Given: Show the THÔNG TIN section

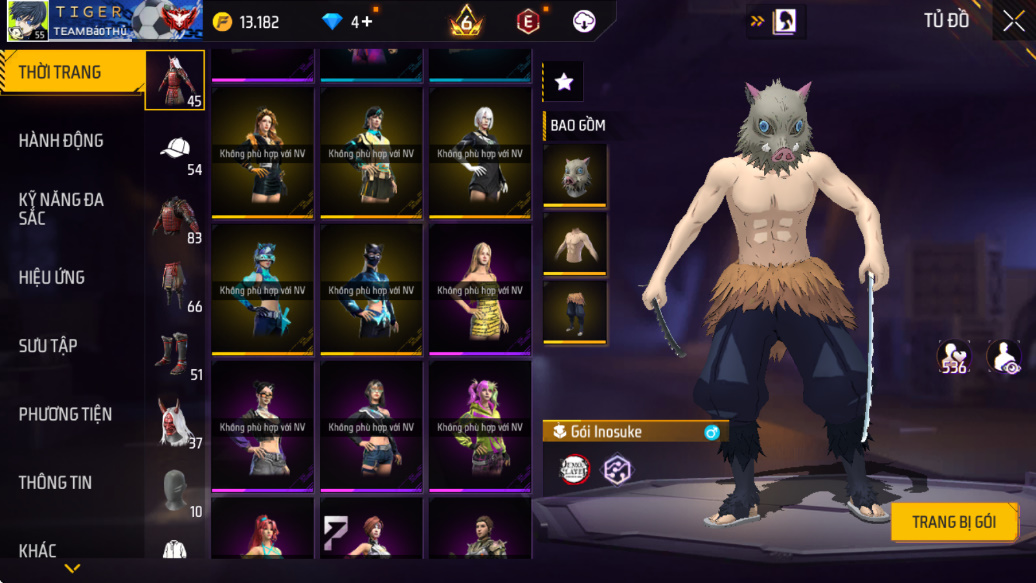Looking at the screenshot, I should pos(55,482).
